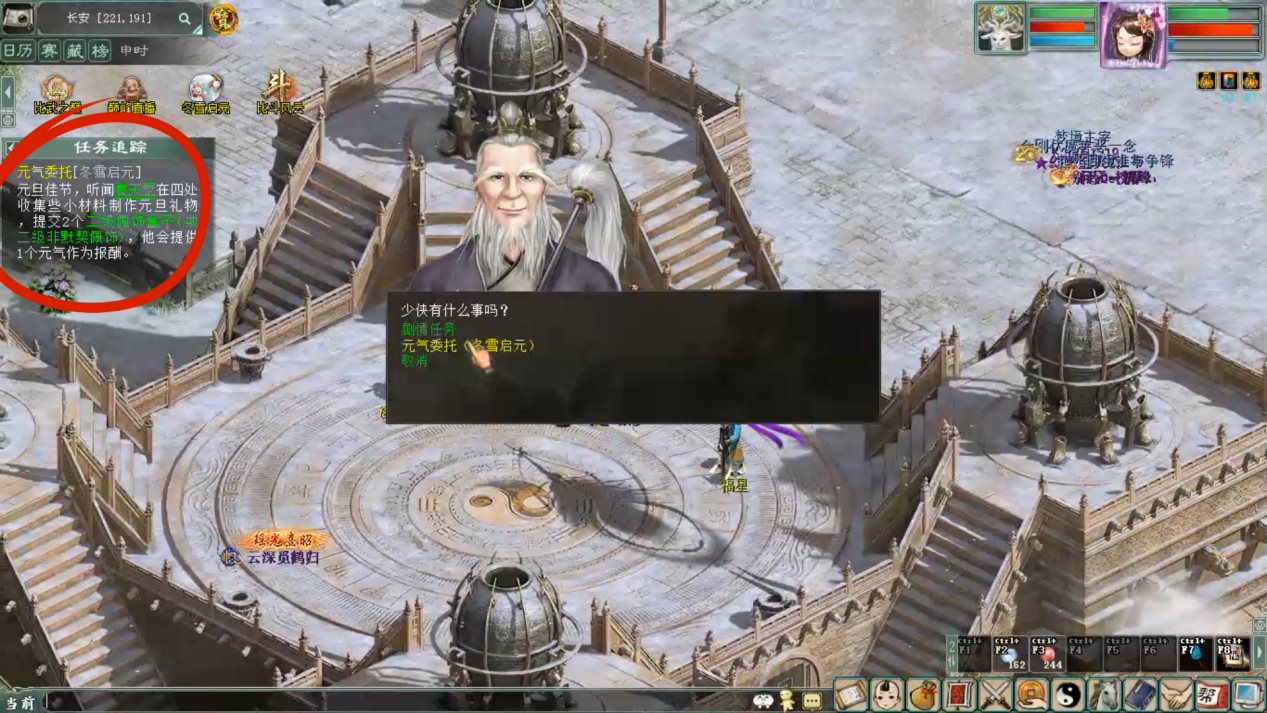
Task: Select 元气委托 (冬雪启元) dialogue option
Action: coord(468,345)
